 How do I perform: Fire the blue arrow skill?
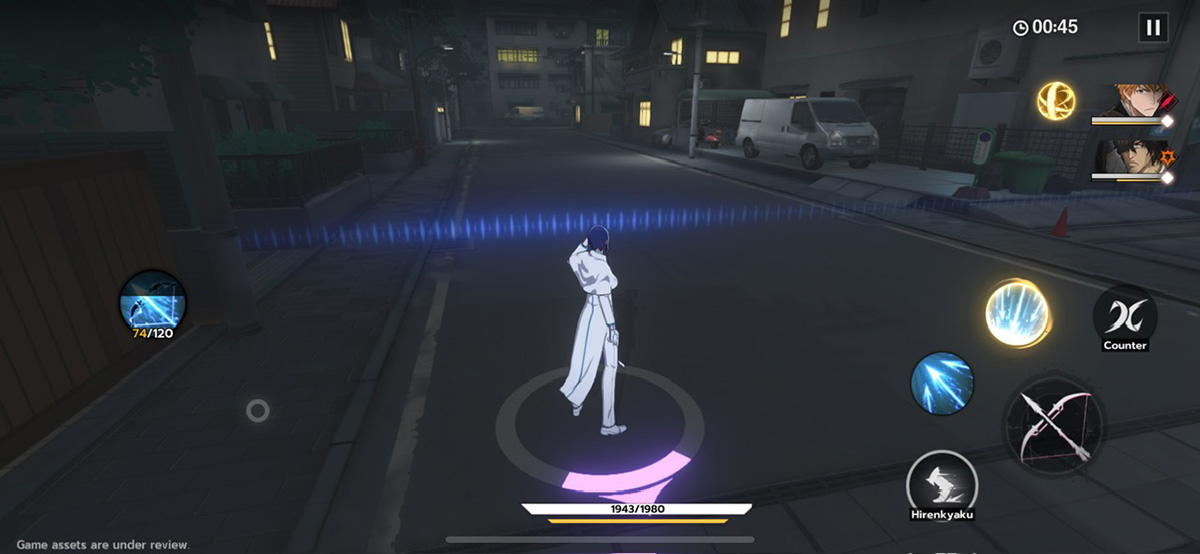(942, 382)
